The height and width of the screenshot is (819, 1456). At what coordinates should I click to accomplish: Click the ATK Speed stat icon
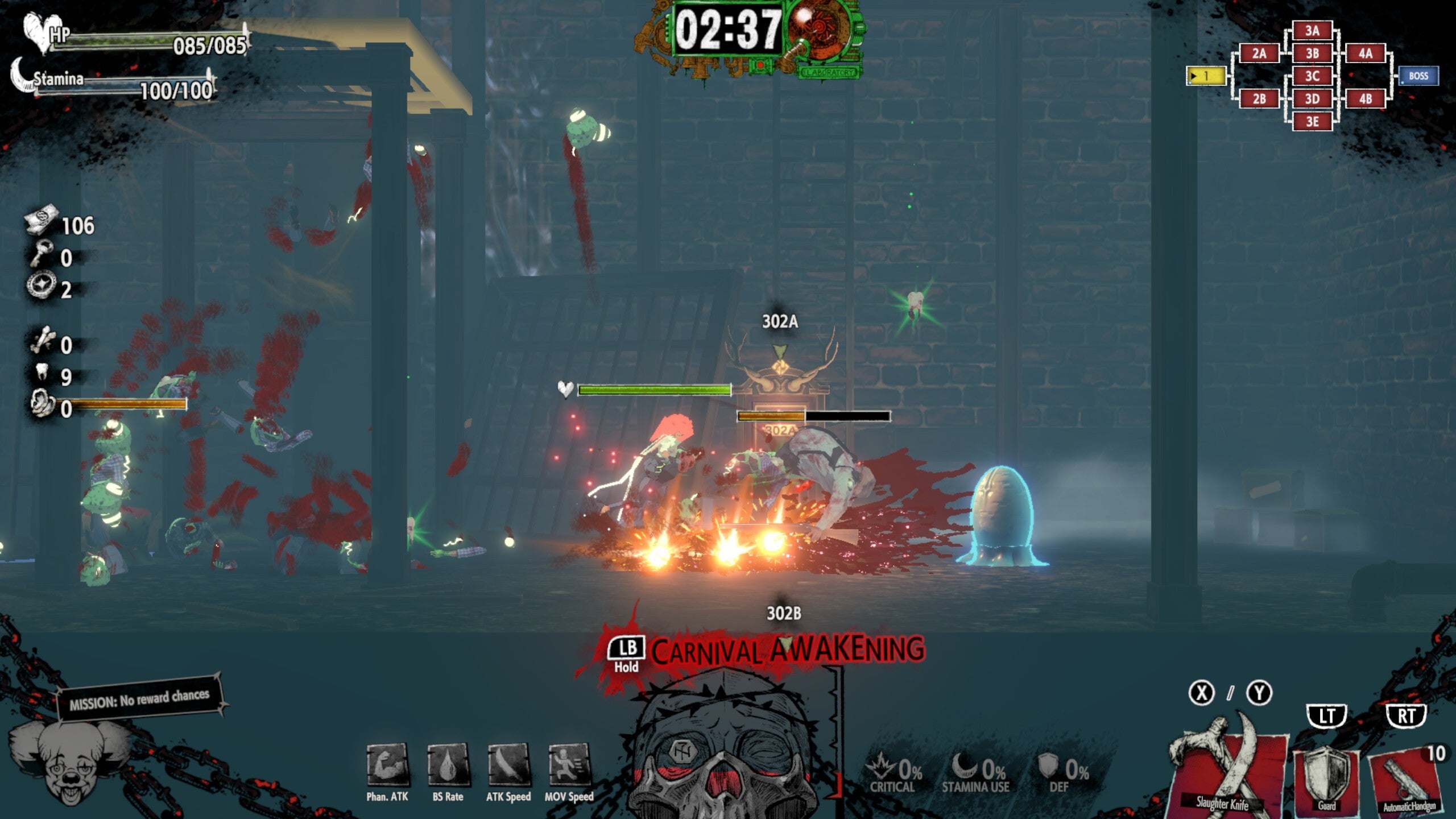pyautogui.click(x=508, y=765)
